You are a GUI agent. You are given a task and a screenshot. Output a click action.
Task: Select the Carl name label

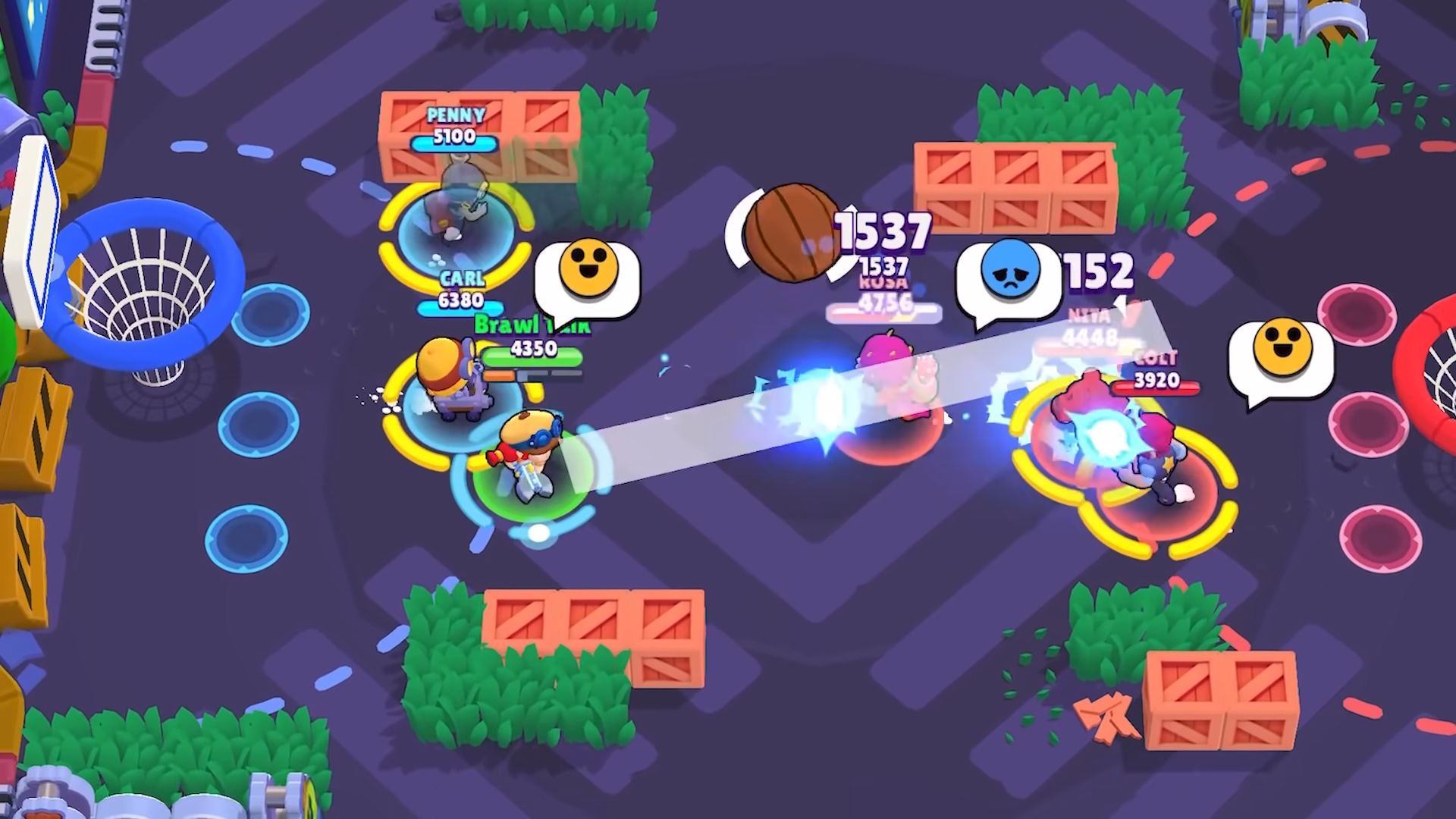click(x=462, y=279)
